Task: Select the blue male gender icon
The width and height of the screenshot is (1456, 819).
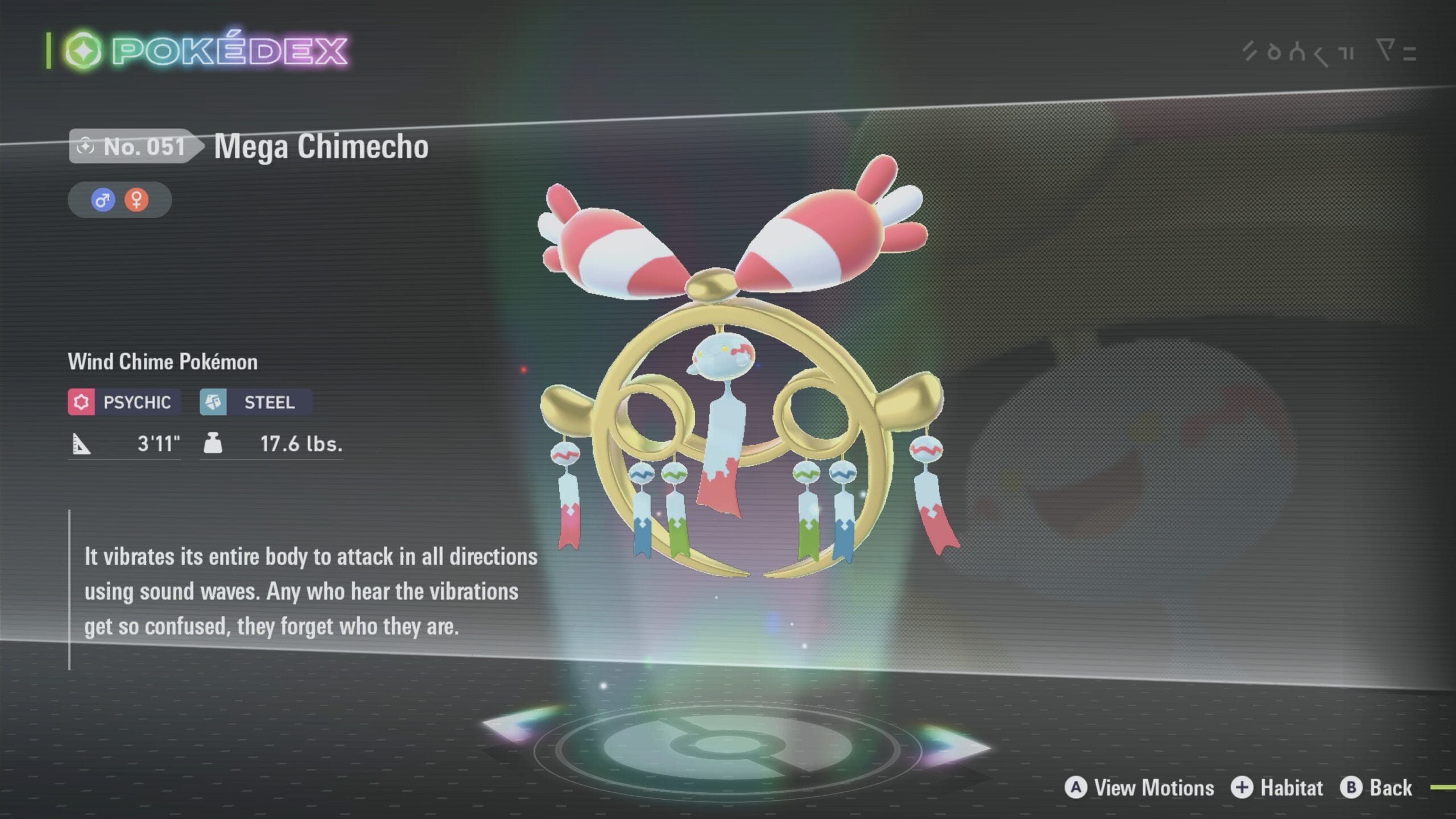Action: (x=103, y=200)
